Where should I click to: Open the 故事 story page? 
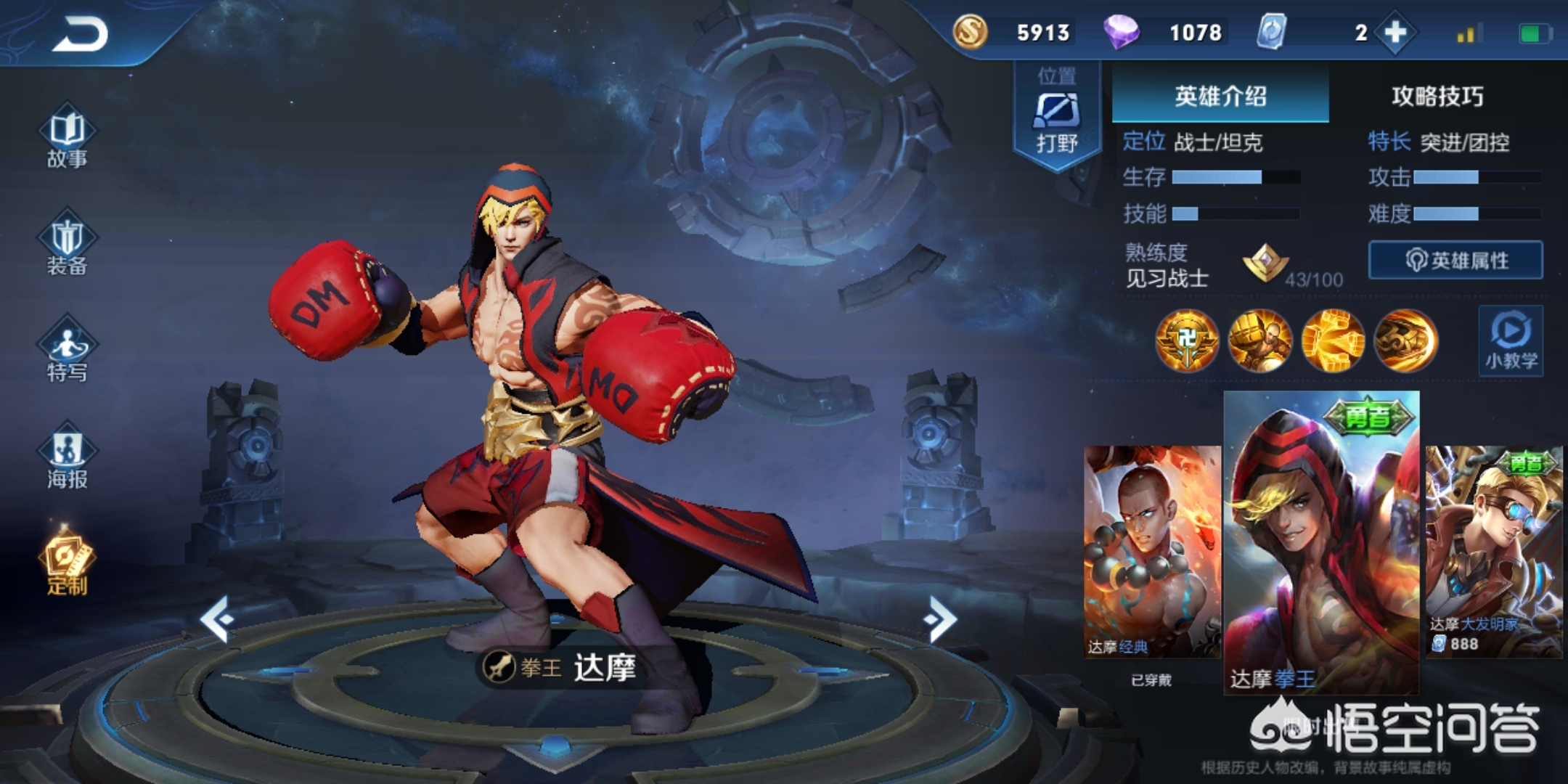67,139
